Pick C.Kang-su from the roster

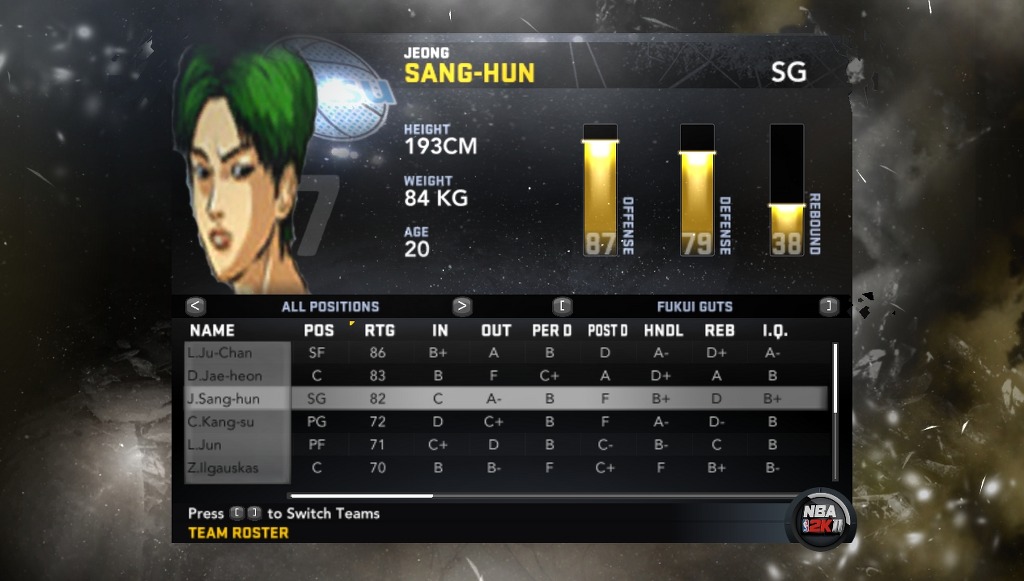point(238,422)
